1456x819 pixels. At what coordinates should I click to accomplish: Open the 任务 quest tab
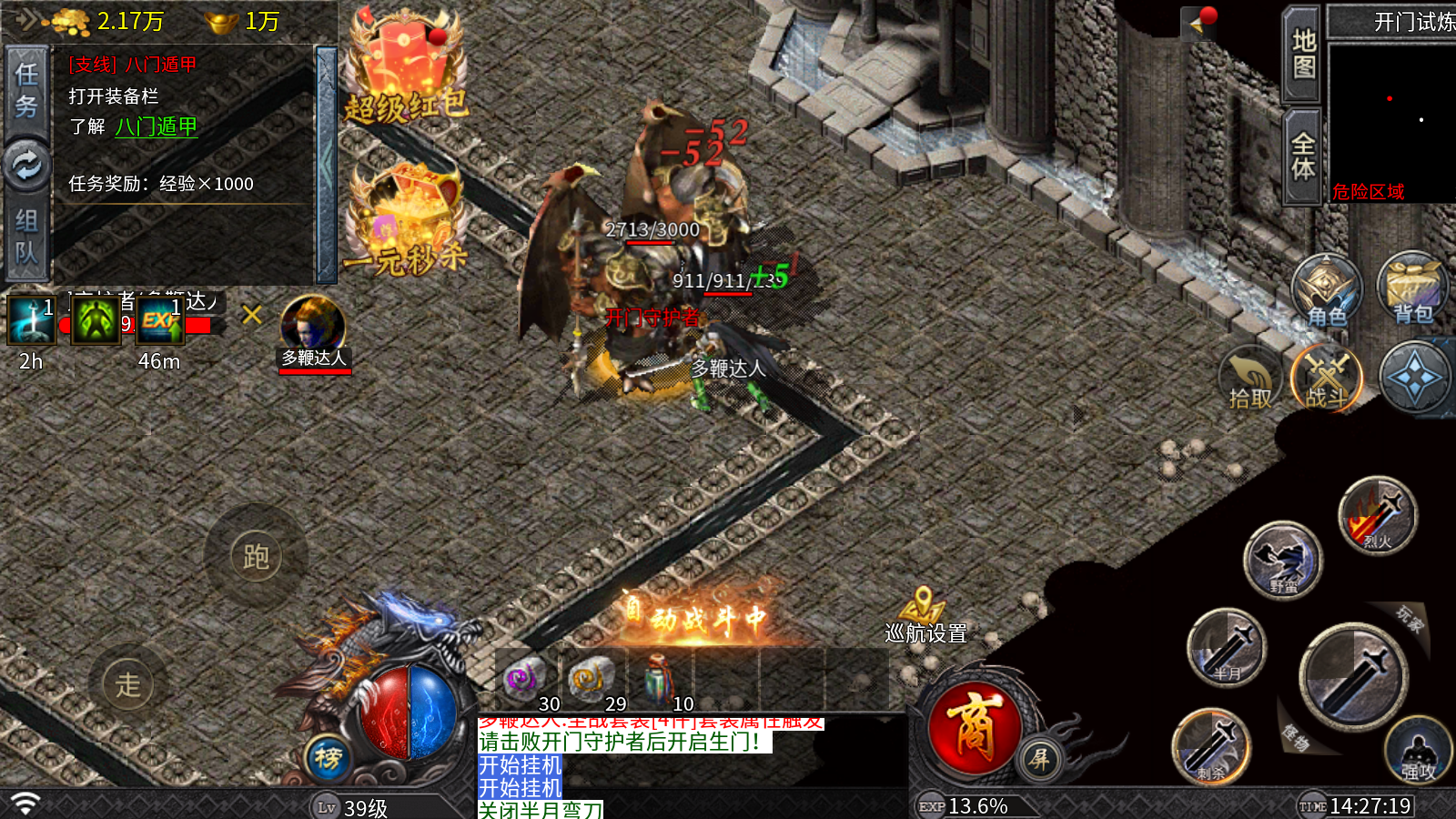[x=26, y=89]
